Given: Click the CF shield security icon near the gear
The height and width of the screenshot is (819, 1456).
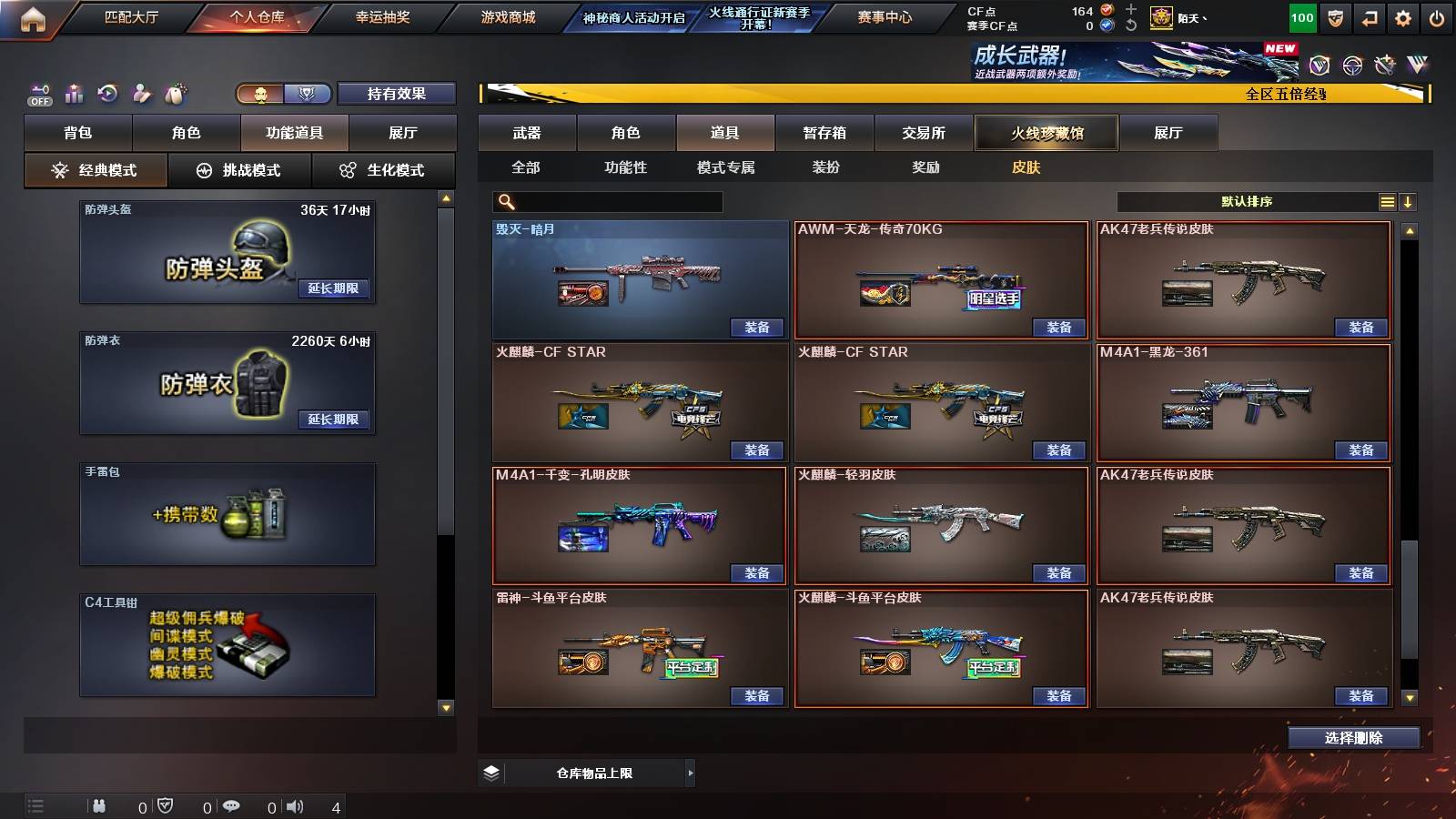Looking at the screenshot, I should 1336,16.
